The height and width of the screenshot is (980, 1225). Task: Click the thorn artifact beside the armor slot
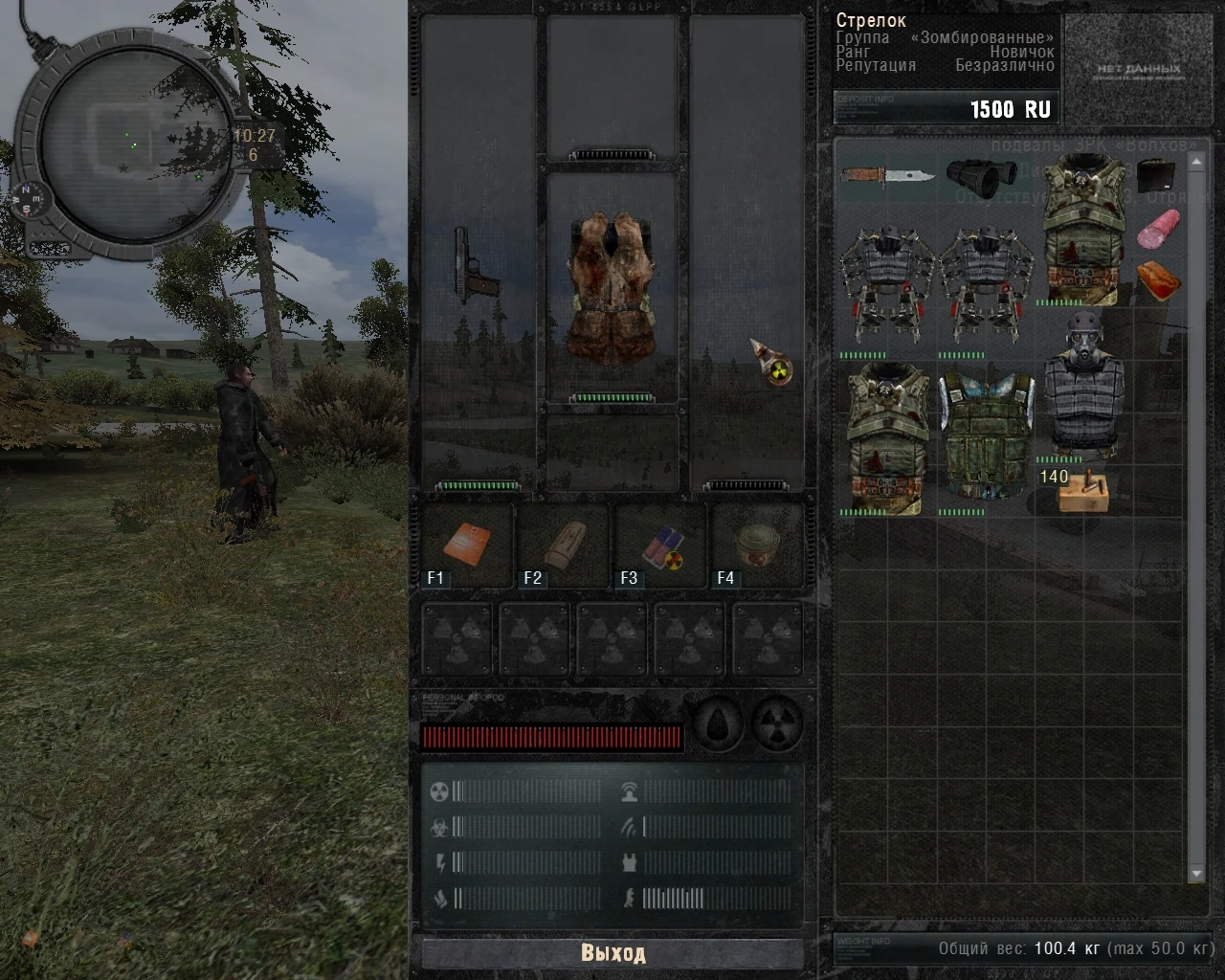[x=771, y=368]
